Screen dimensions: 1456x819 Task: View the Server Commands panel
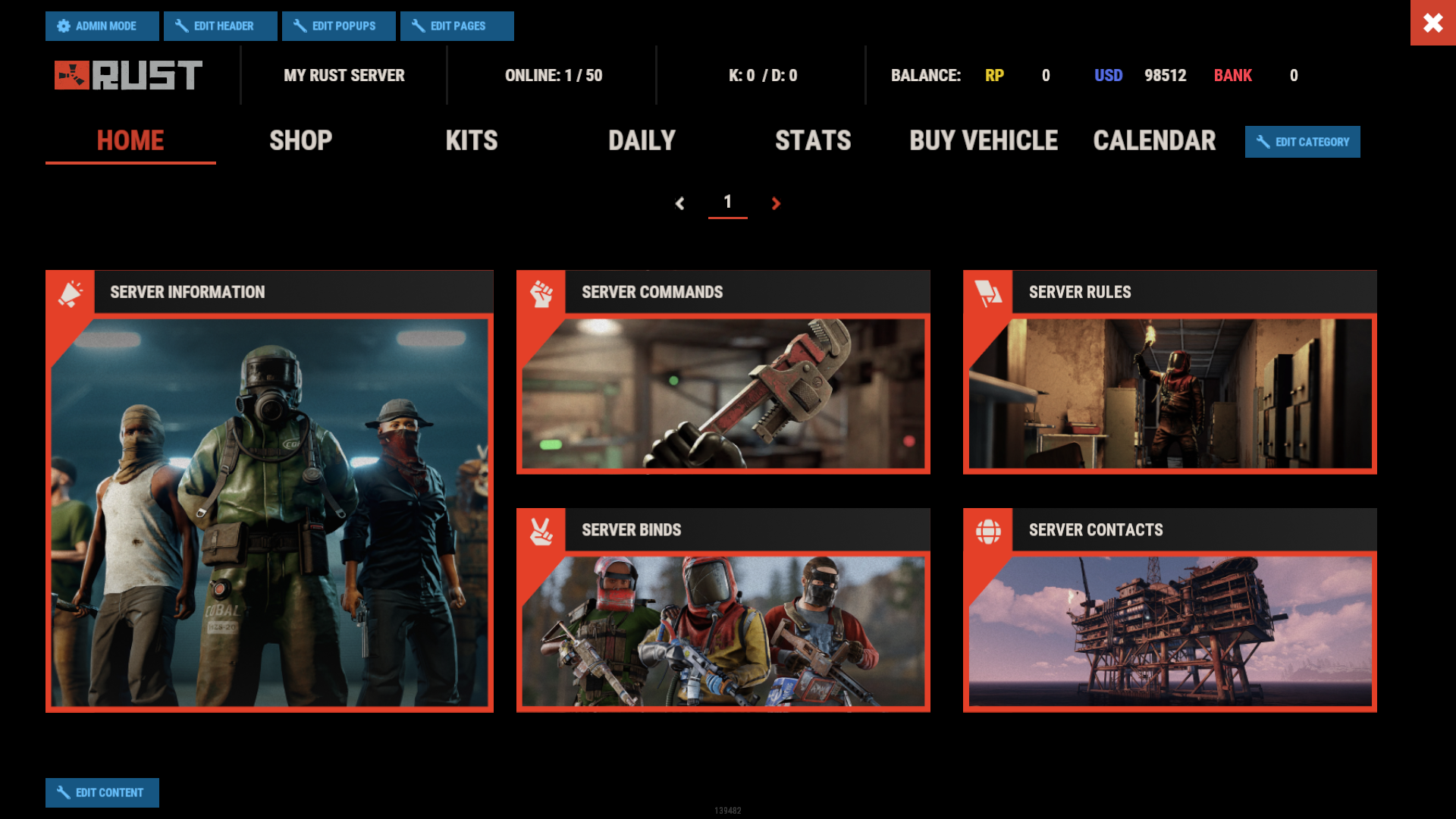[723, 373]
